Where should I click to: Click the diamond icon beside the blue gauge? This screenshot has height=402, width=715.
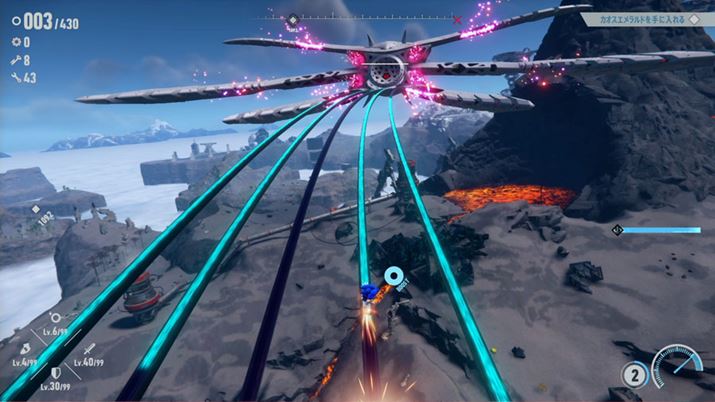[x=618, y=231]
